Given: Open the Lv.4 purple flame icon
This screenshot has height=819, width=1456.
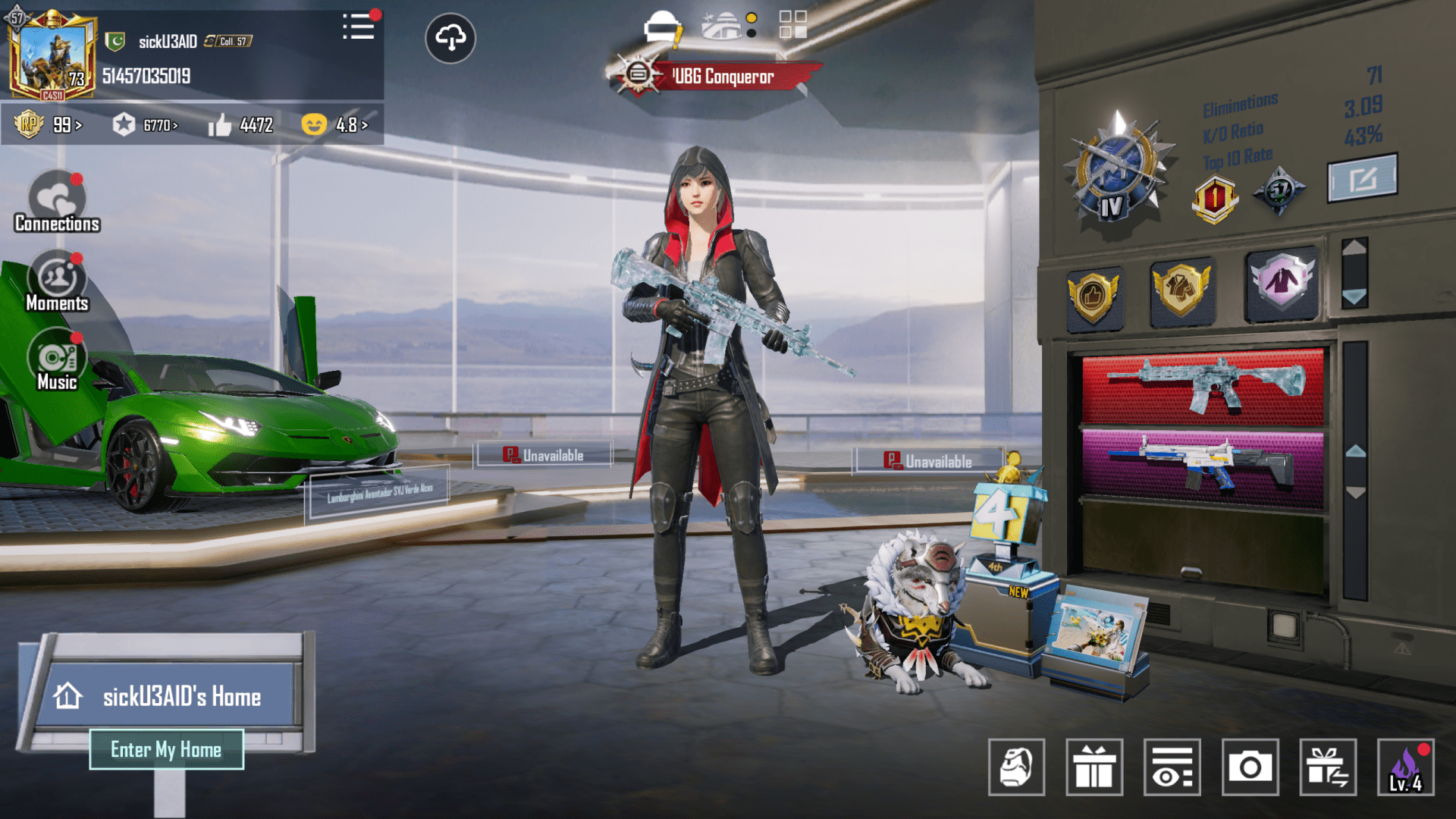Looking at the screenshot, I should tap(1407, 767).
